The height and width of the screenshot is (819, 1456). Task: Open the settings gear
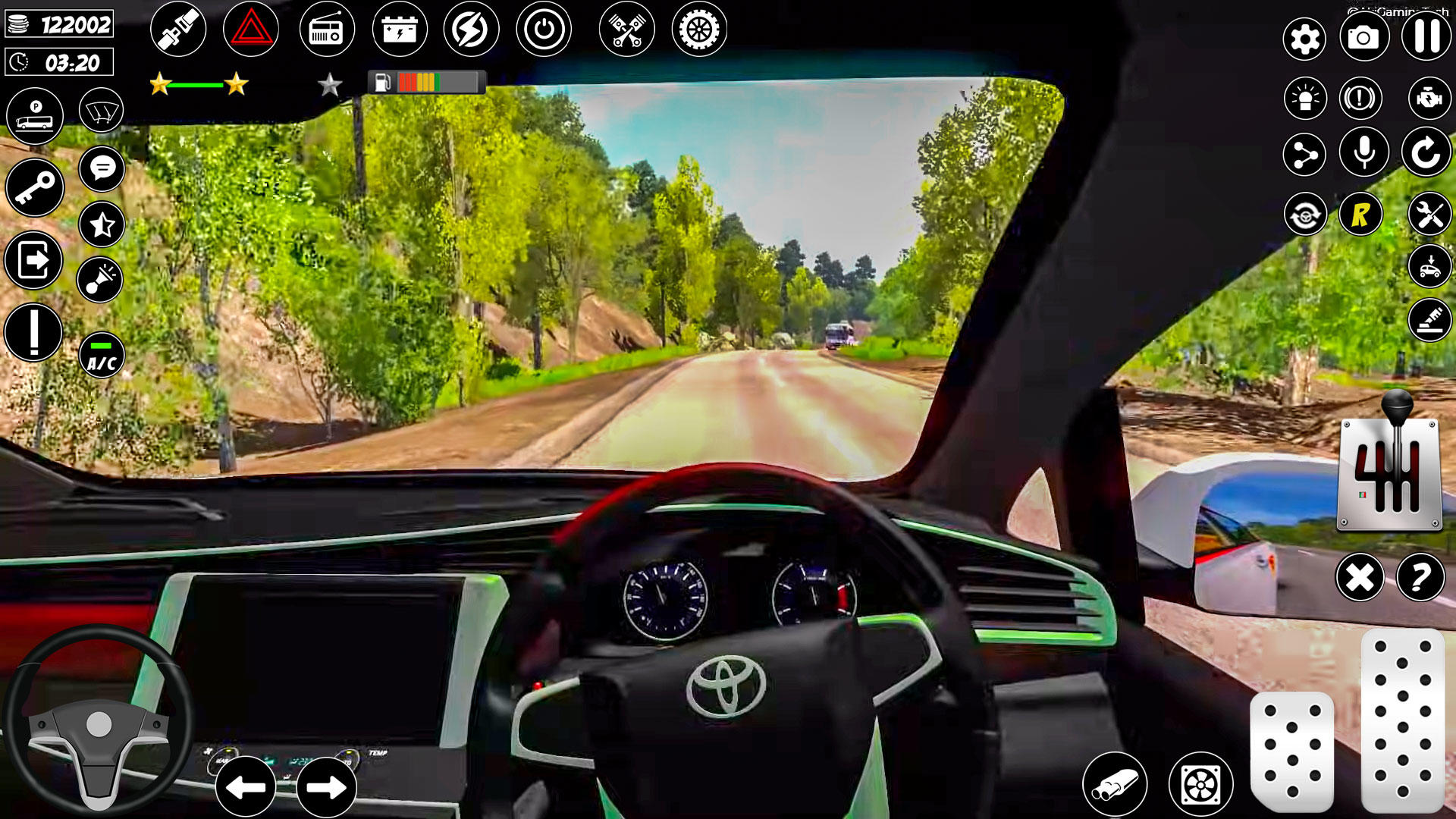(x=1303, y=36)
